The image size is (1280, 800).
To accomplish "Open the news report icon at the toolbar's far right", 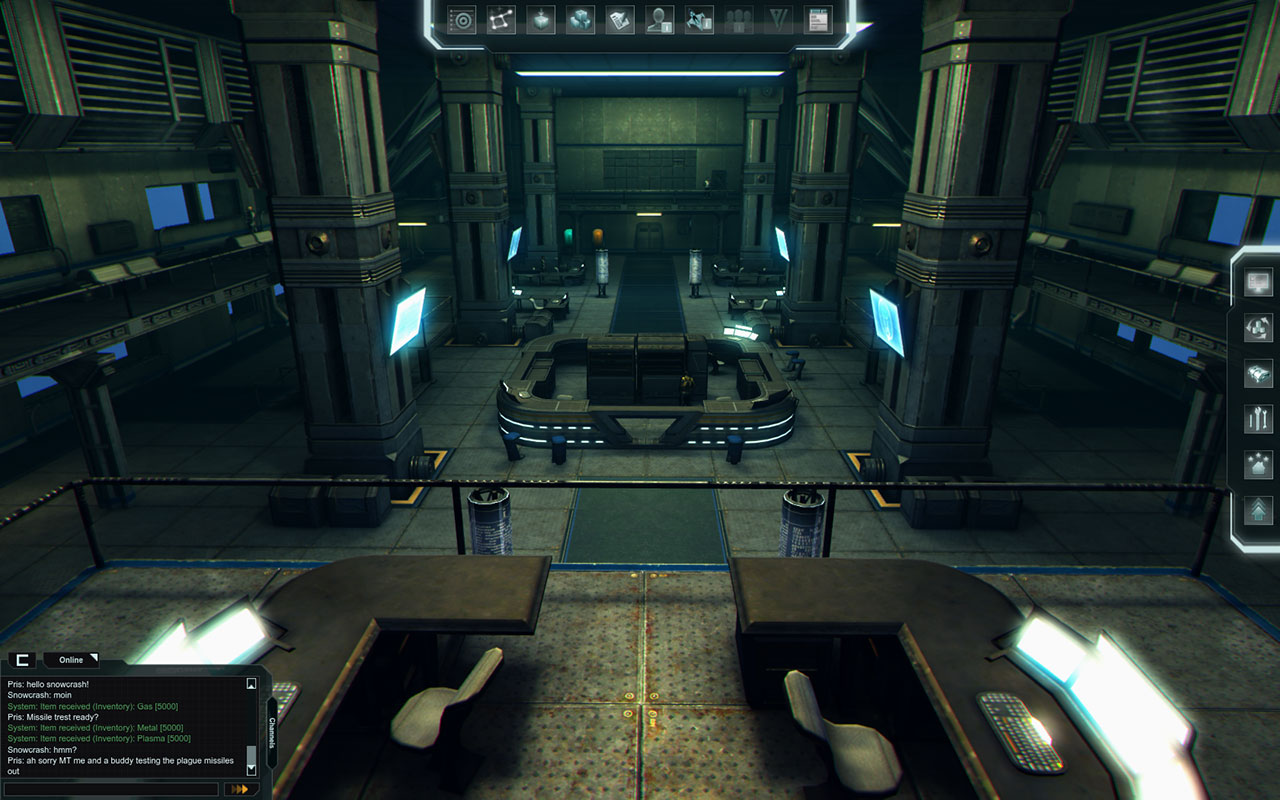I will pos(816,20).
